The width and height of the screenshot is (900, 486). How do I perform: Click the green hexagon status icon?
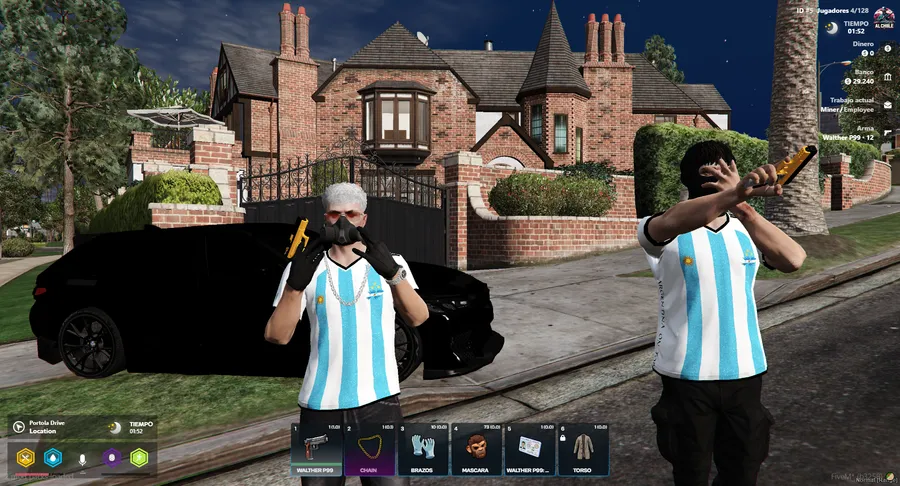pos(139,458)
